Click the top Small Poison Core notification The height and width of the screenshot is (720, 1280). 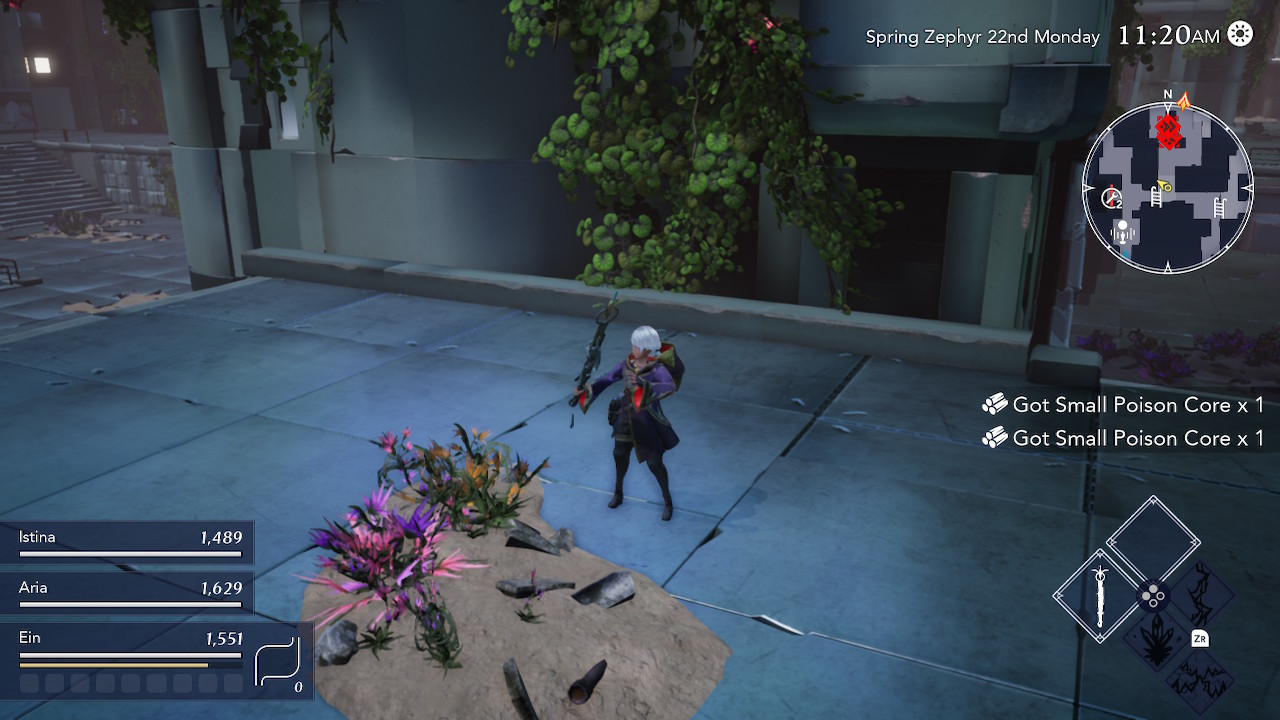pos(1124,405)
